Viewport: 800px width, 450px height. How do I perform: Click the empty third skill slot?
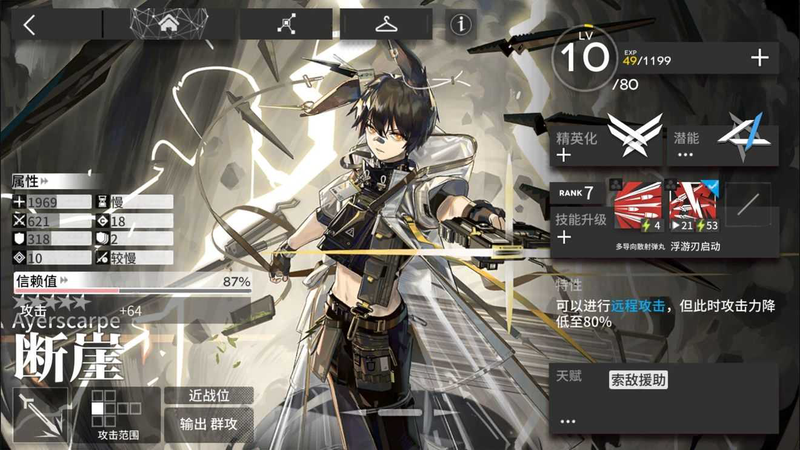click(x=747, y=207)
